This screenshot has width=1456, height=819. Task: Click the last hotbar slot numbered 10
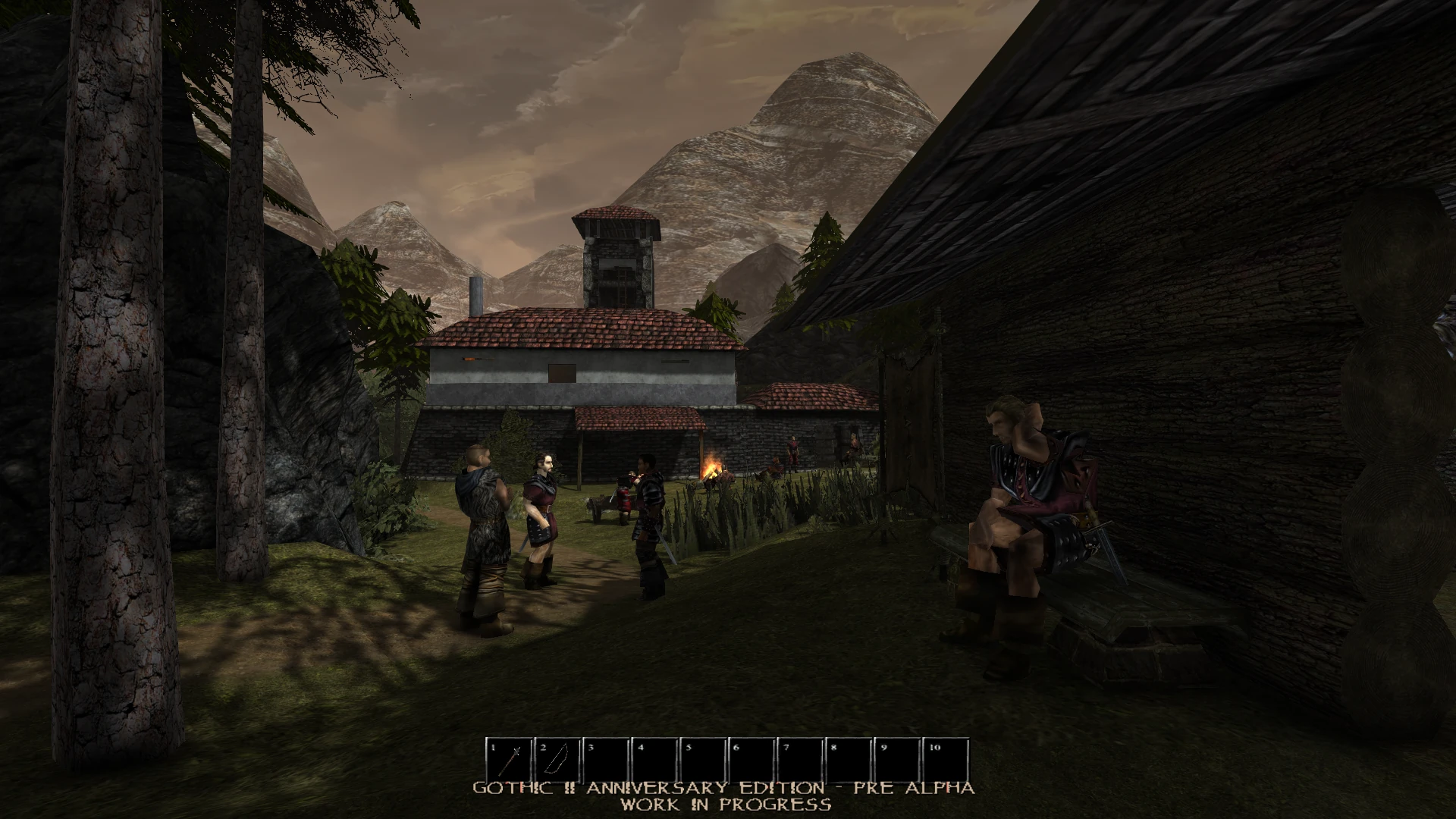(x=946, y=758)
